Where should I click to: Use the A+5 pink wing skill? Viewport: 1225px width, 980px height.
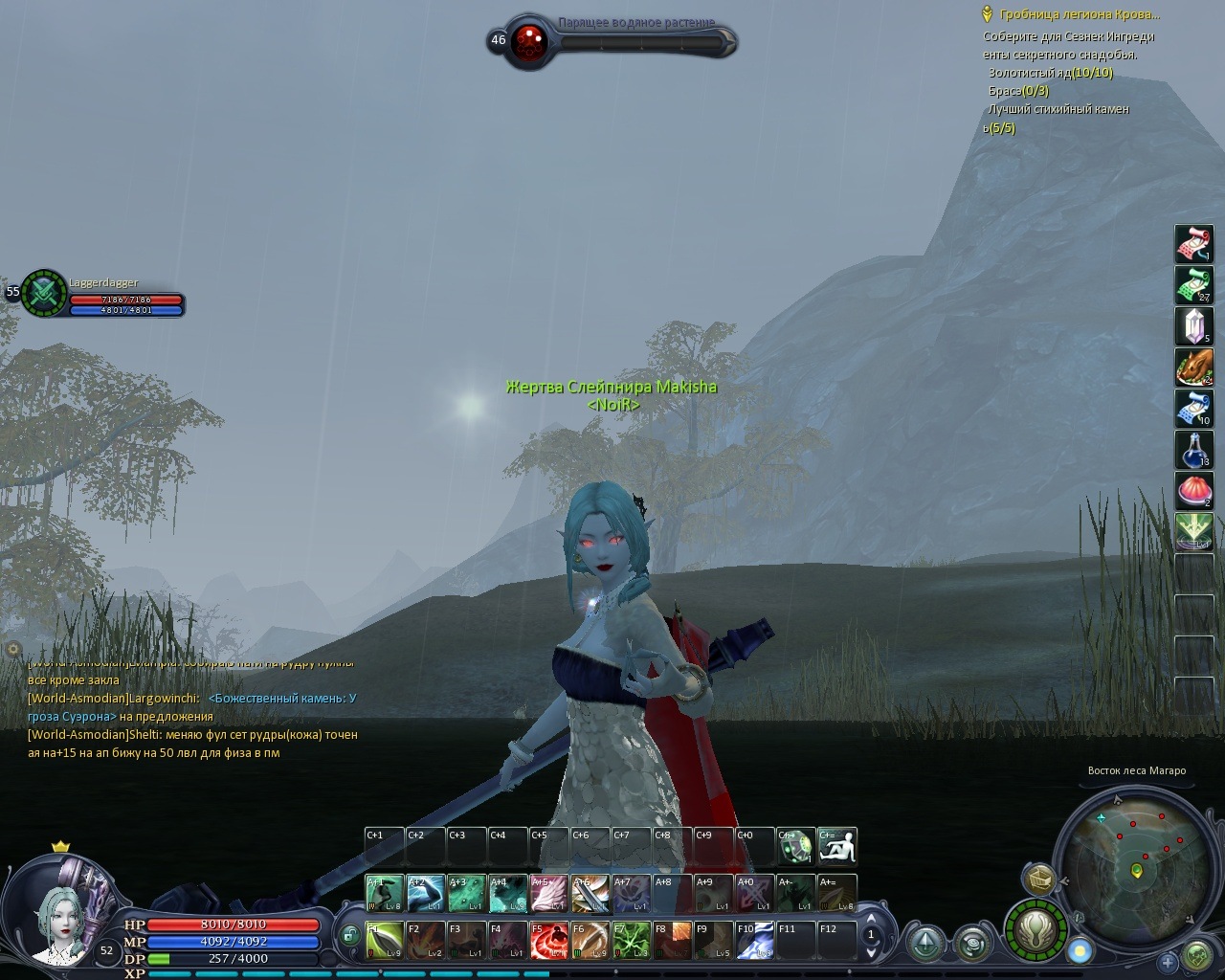point(549,894)
